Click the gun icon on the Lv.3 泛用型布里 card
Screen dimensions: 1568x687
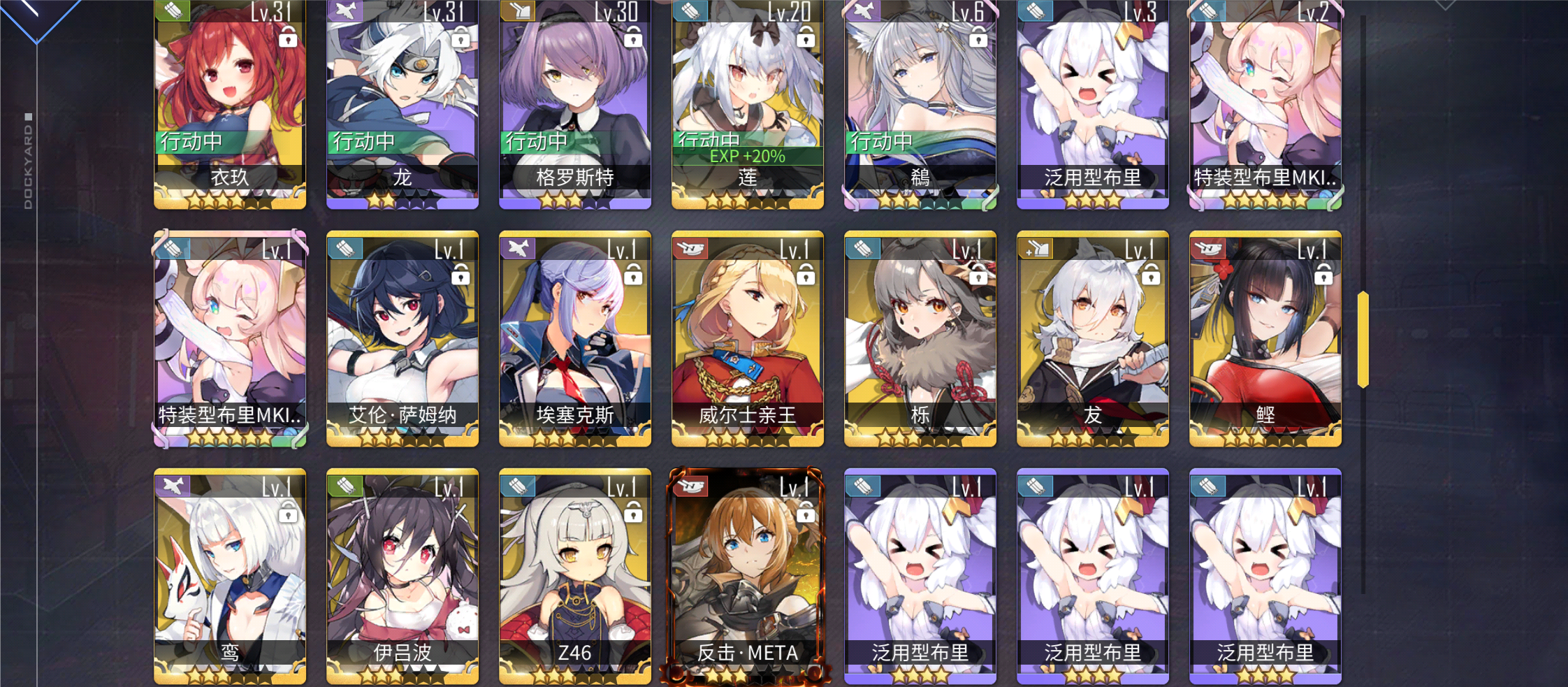[1036, 11]
